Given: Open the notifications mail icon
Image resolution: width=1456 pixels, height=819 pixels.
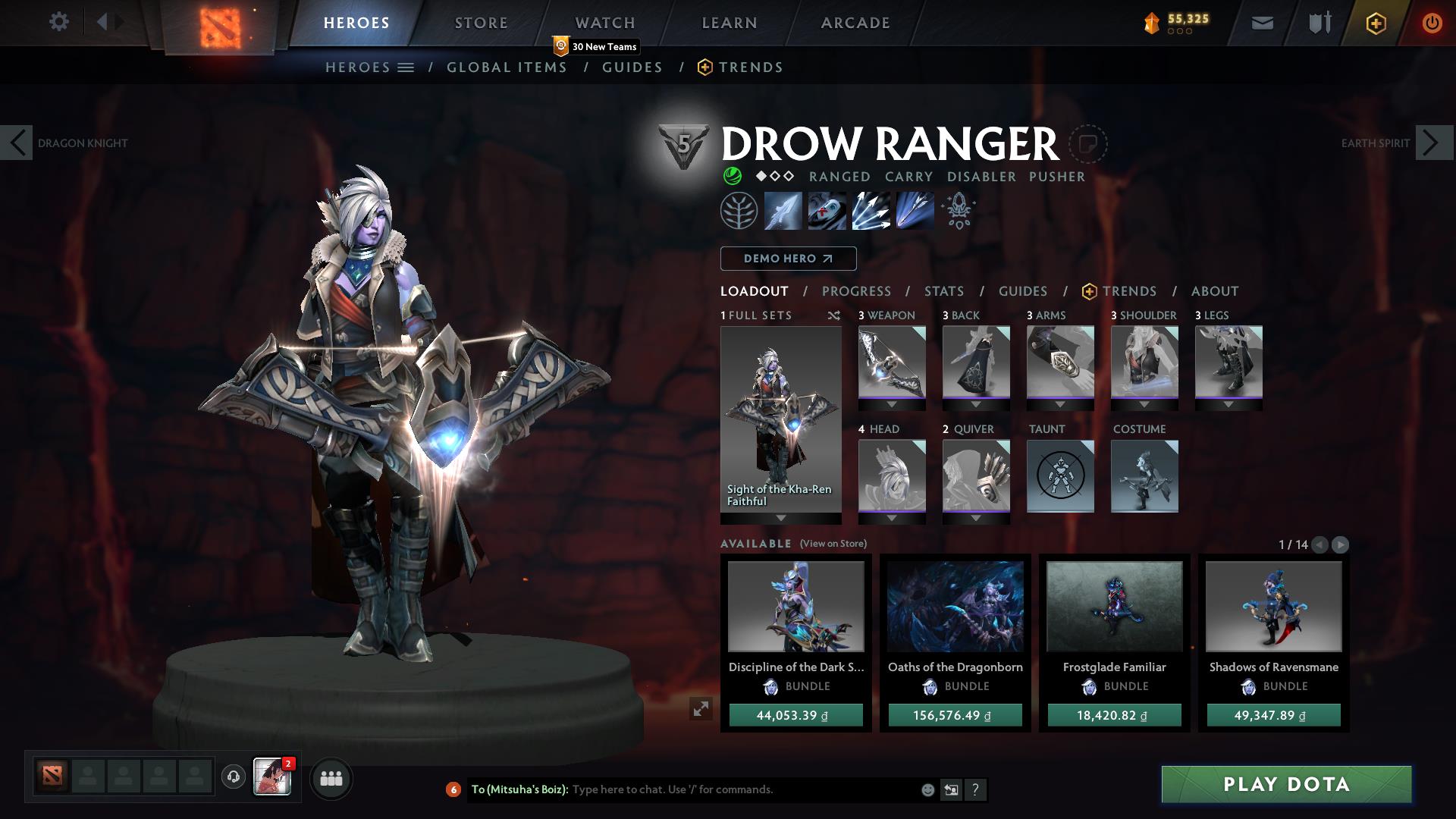Looking at the screenshot, I should [1261, 23].
